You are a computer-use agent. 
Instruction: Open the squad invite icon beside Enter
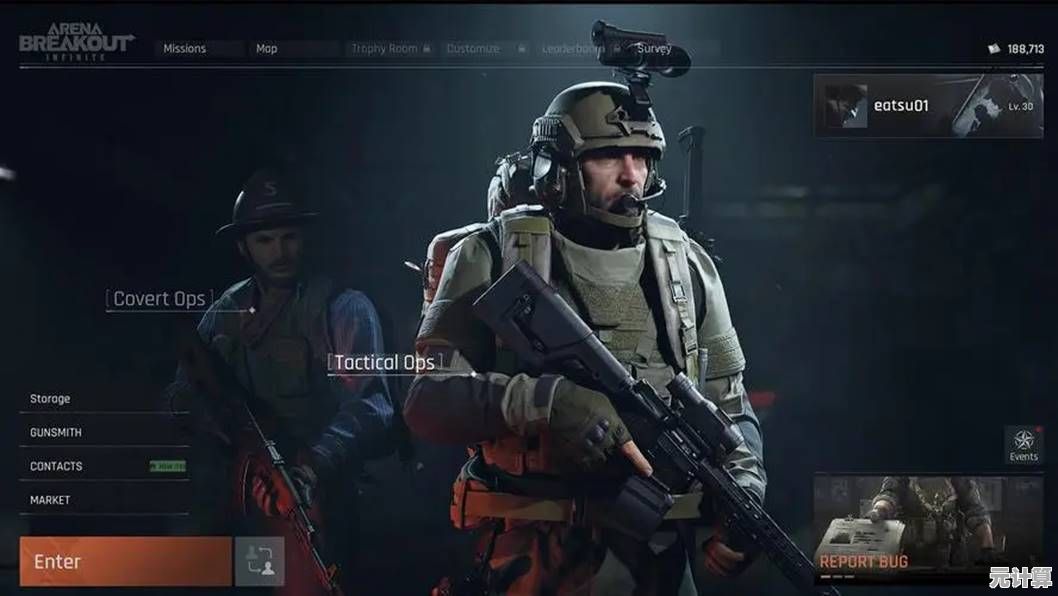coord(259,561)
